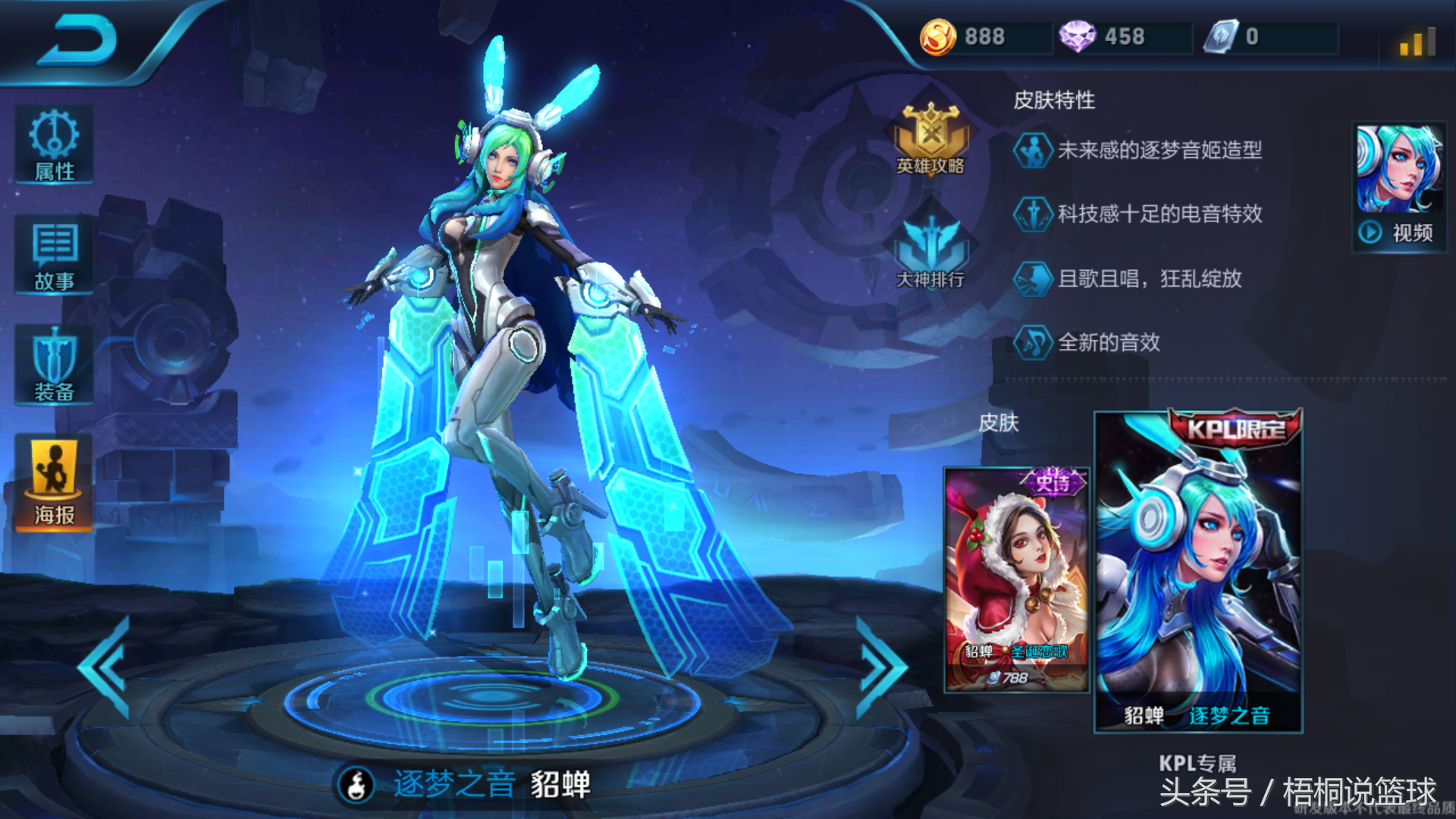Open the 故事 story tab
The image size is (1456, 819).
(54, 256)
